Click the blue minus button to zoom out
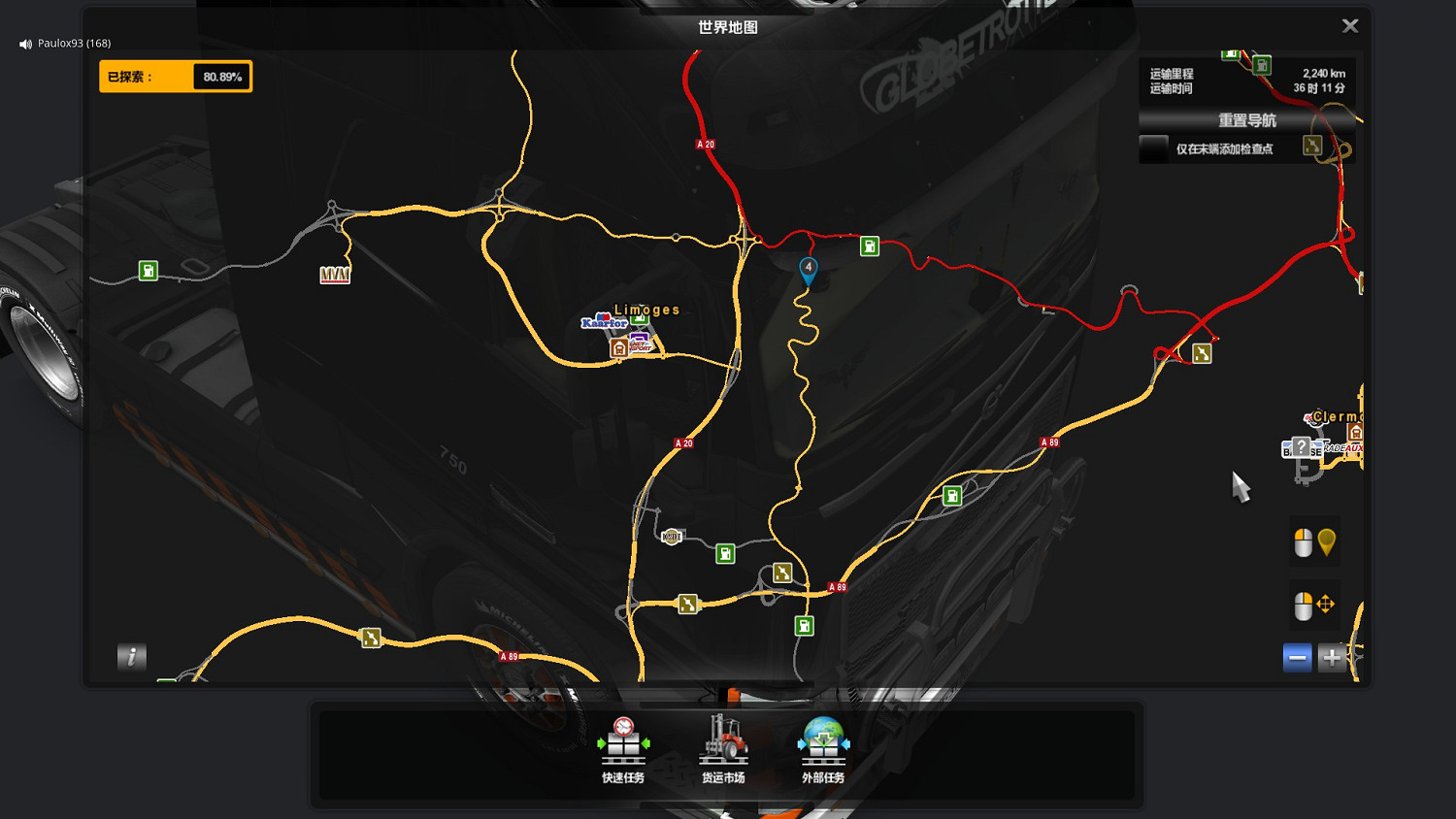The width and height of the screenshot is (1456, 819). pos(1298,657)
